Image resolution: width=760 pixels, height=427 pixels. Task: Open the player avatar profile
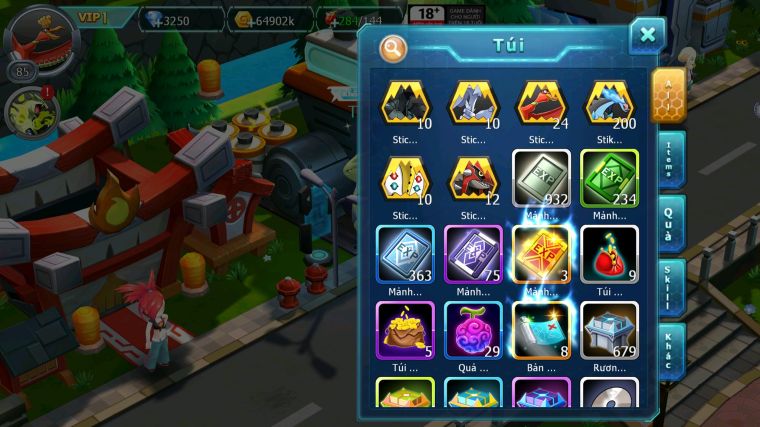[42, 38]
